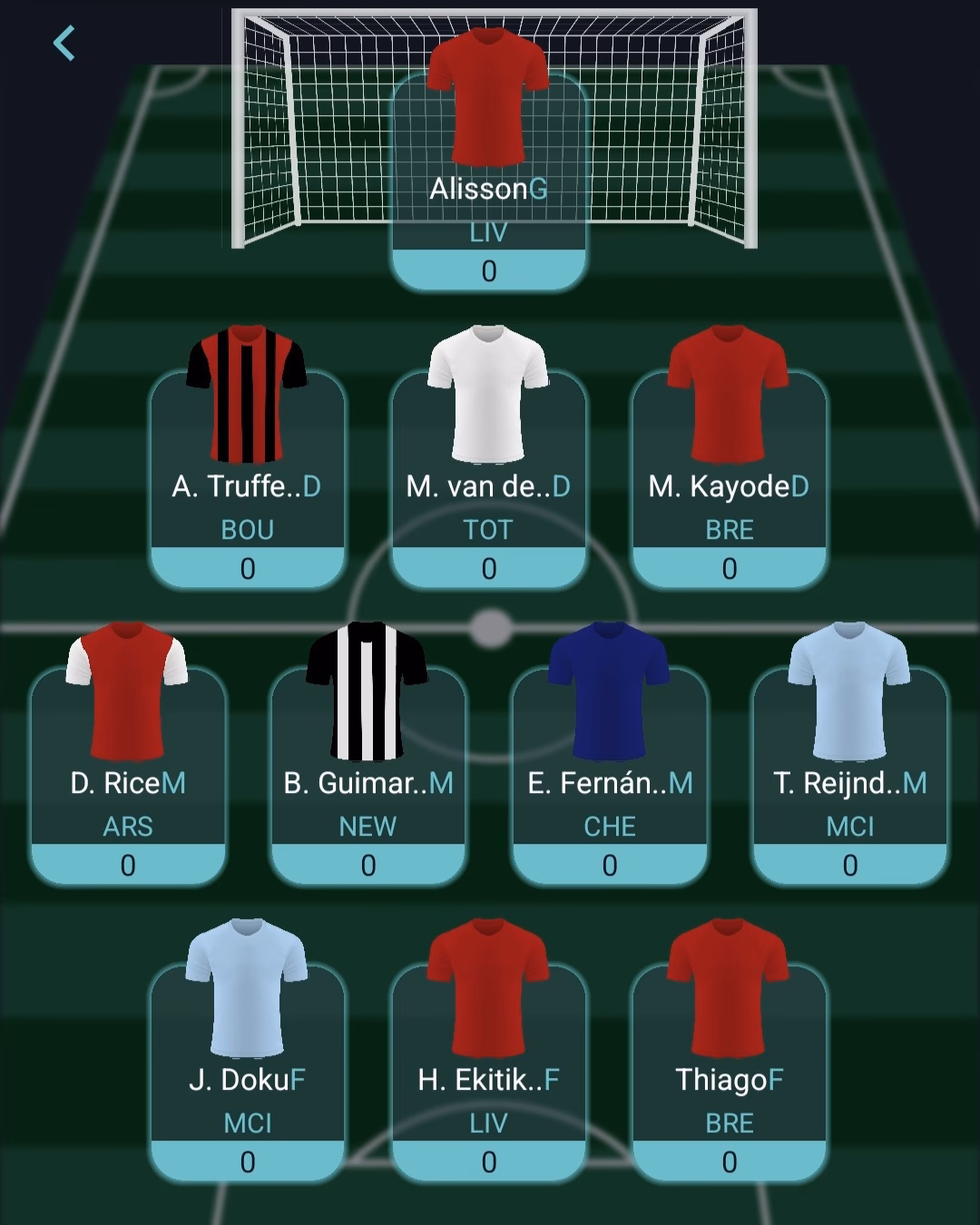Choose defender A. Truffert of BOU
The image size is (980, 1225).
[247, 479]
